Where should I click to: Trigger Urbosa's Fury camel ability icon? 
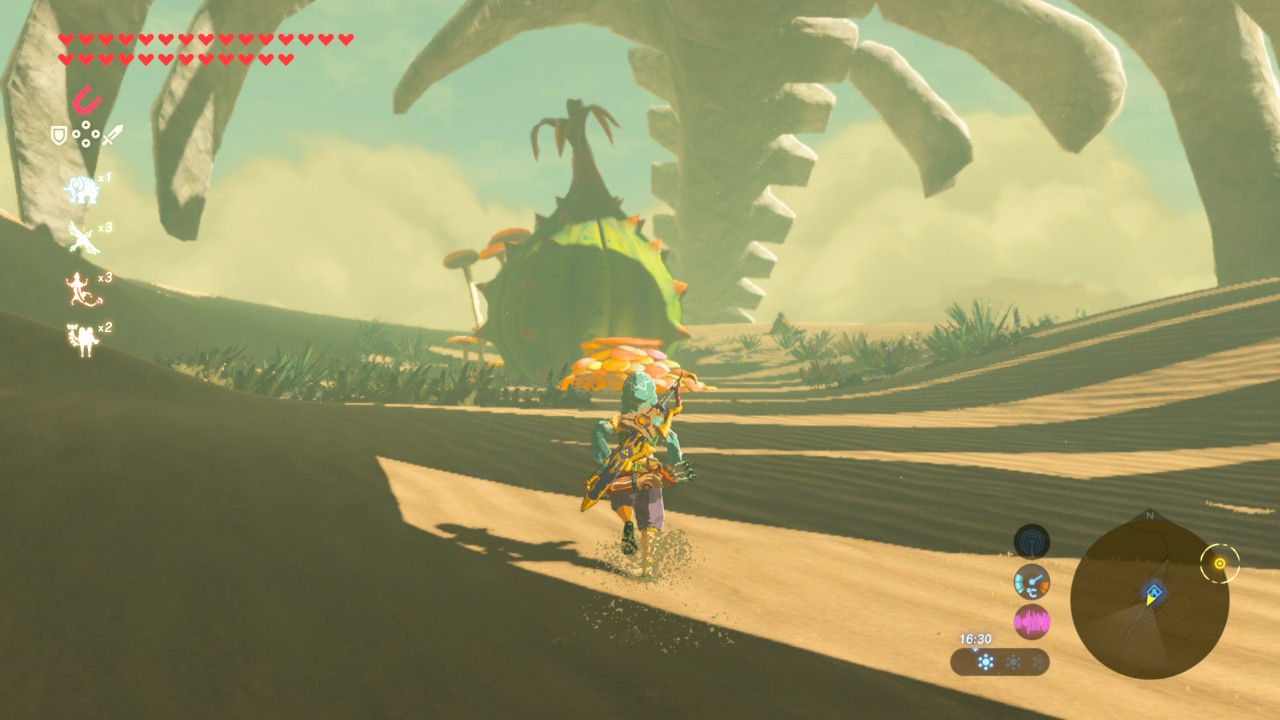click(80, 339)
